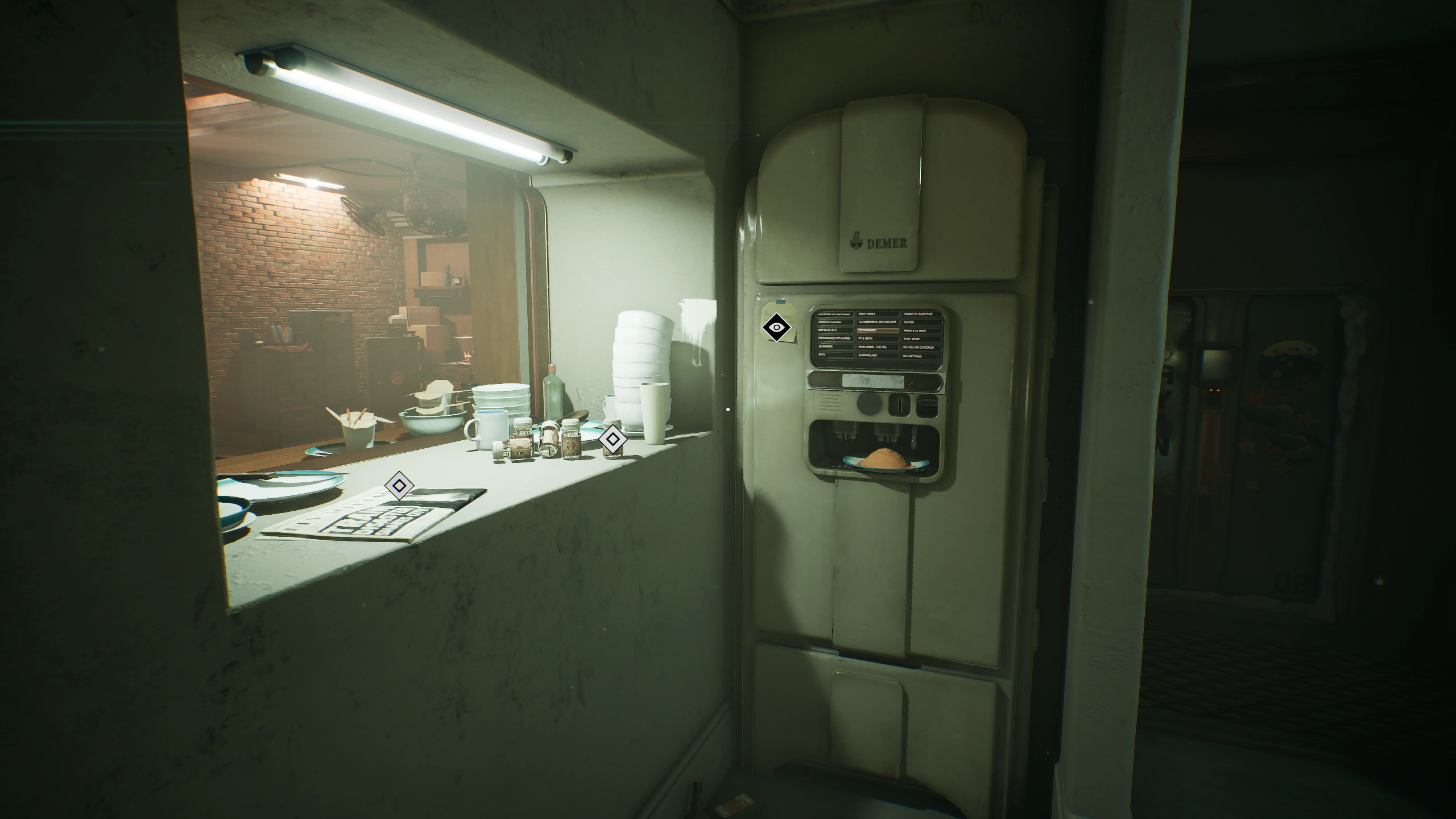The height and width of the screenshot is (819, 1456).
Task: Click the eye examine marker on the vending machine
Action: 776,327
